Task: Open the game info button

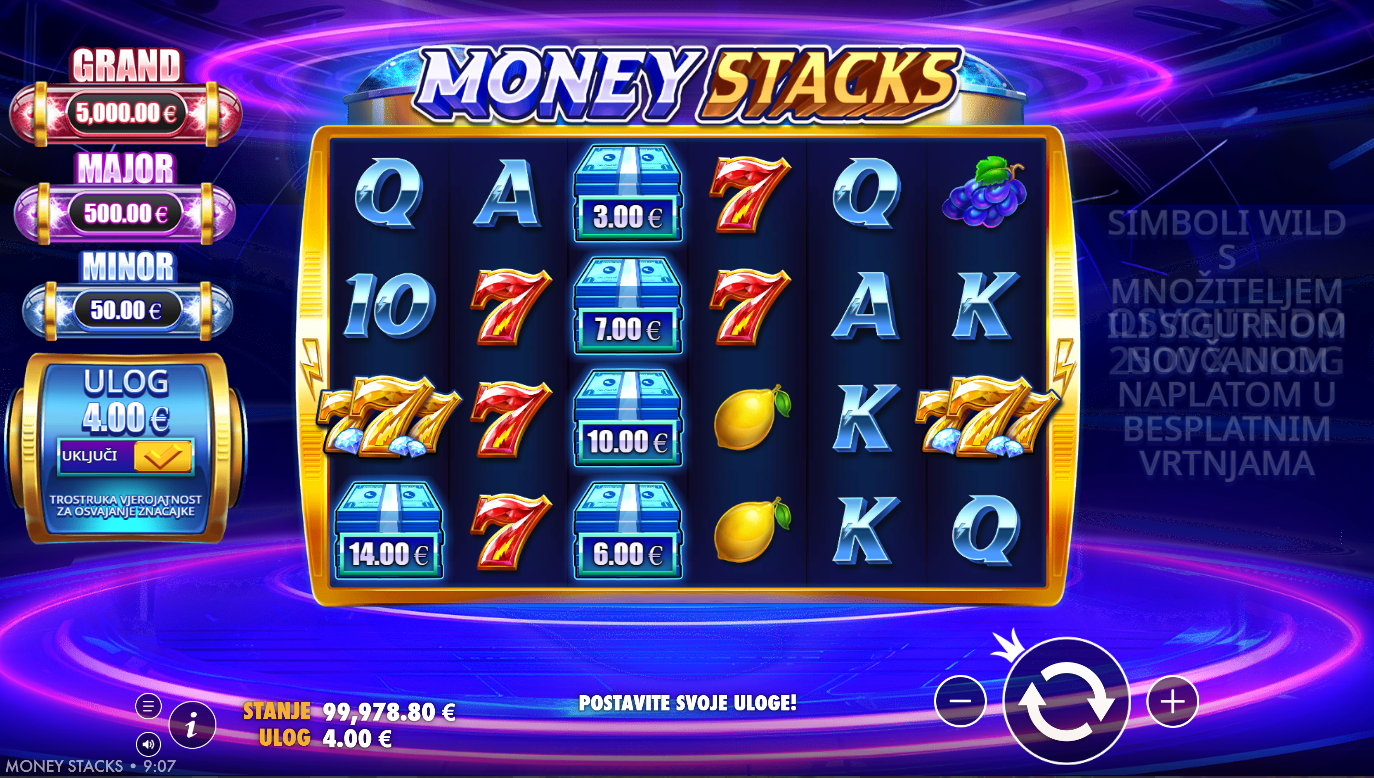Action: tap(192, 725)
